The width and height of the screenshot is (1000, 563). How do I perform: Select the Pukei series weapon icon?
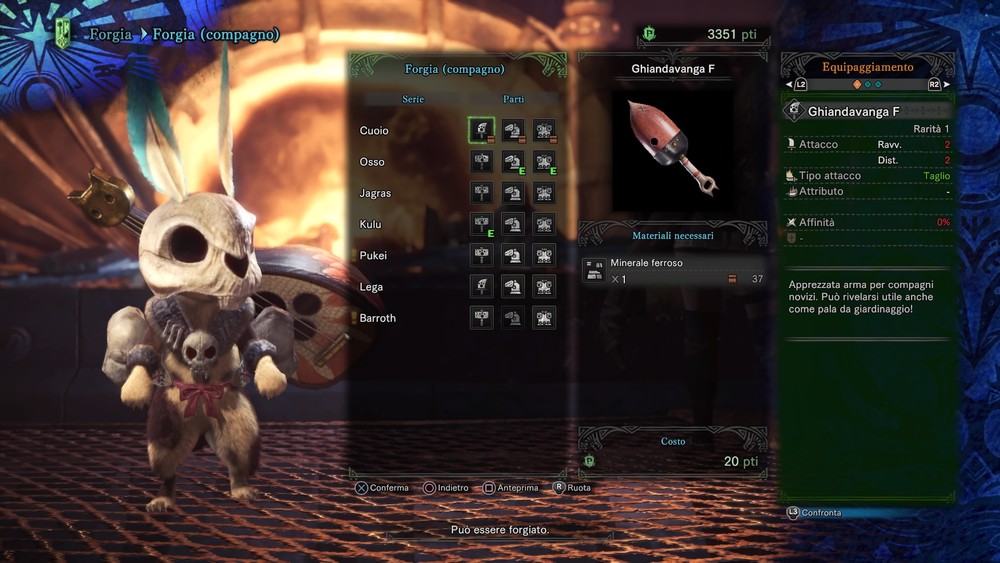point(481,255)
